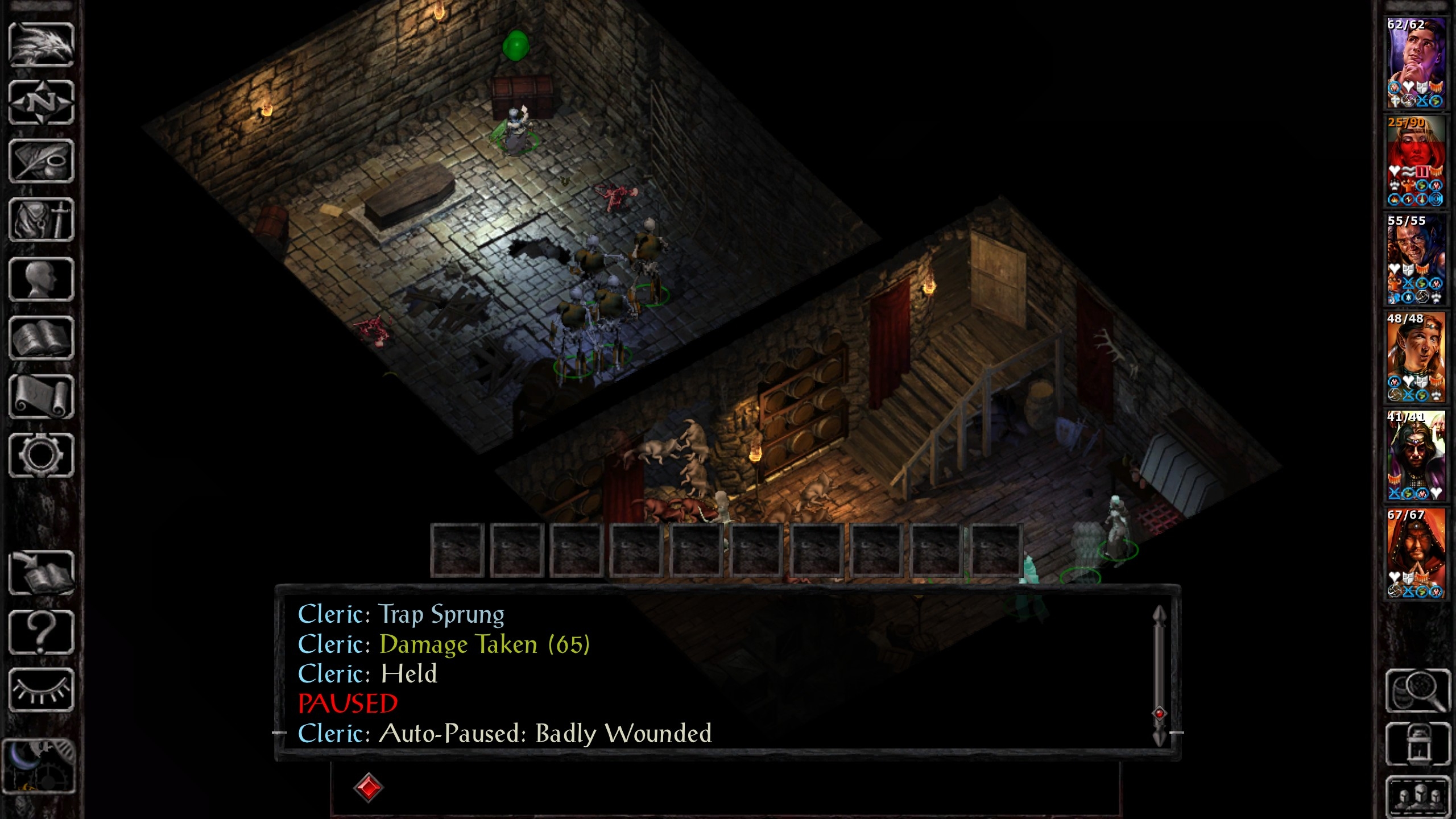Click the day-night clock to unpause
This screenshot has height=819, width=1456.
click(x=39, y=766)
